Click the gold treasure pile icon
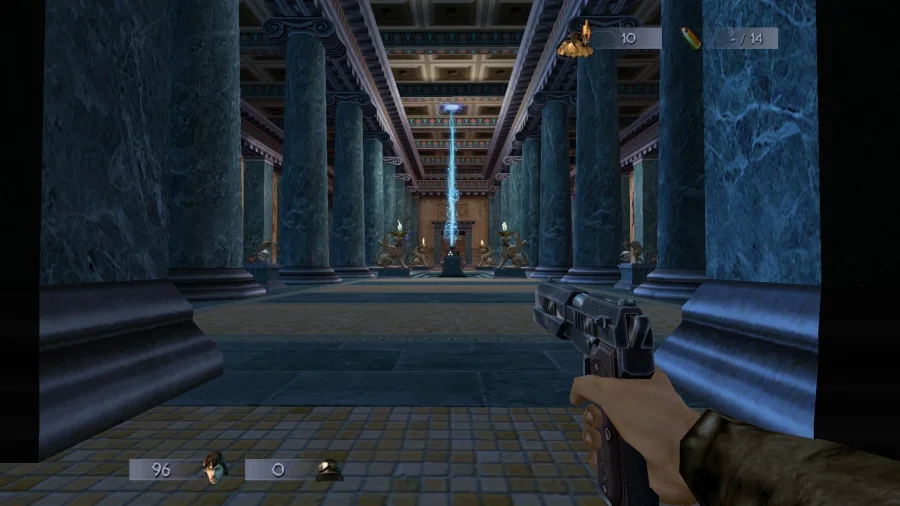 tap(575, 41)
